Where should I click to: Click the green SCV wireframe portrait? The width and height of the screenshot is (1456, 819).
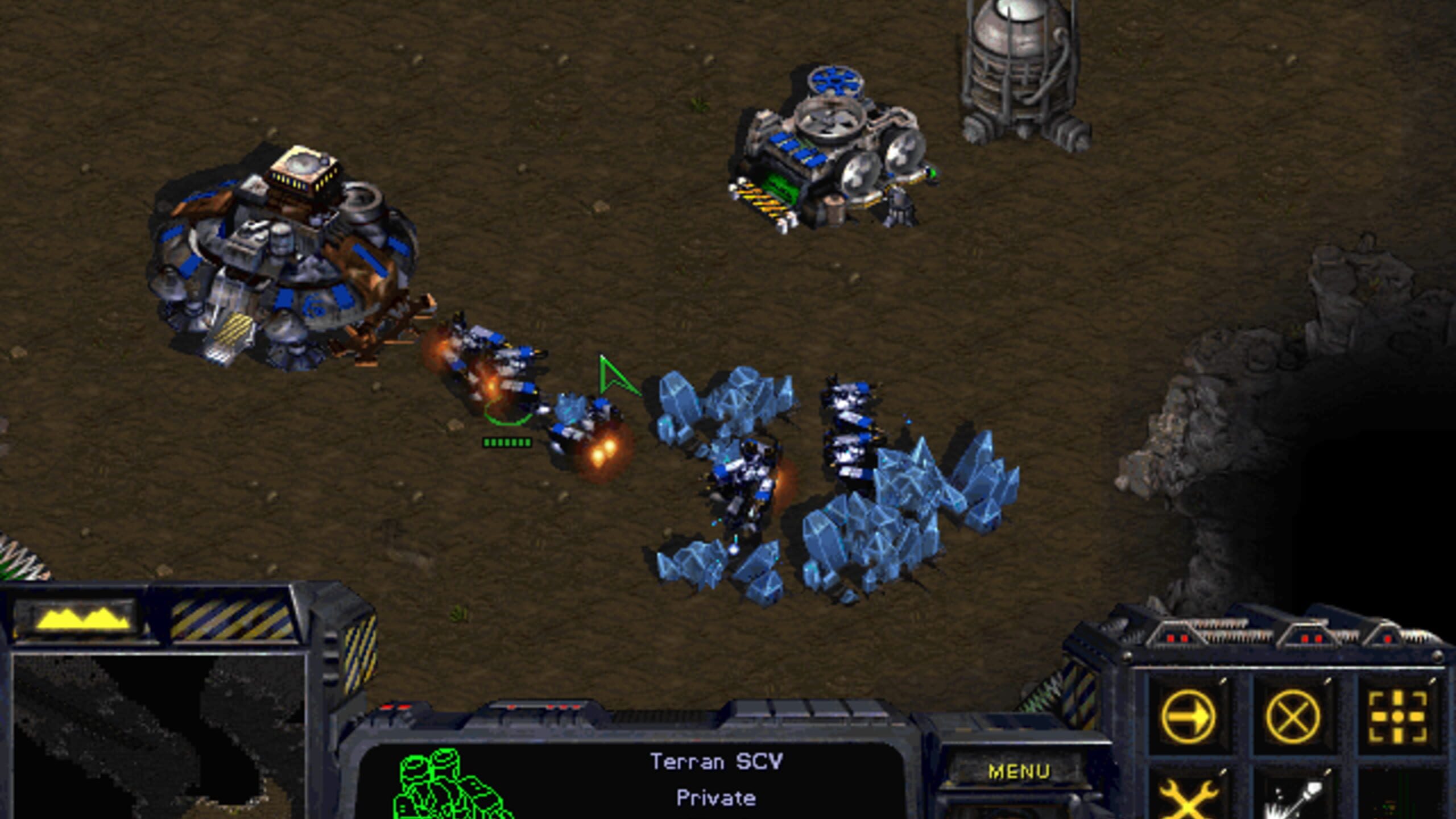point(449,785)
